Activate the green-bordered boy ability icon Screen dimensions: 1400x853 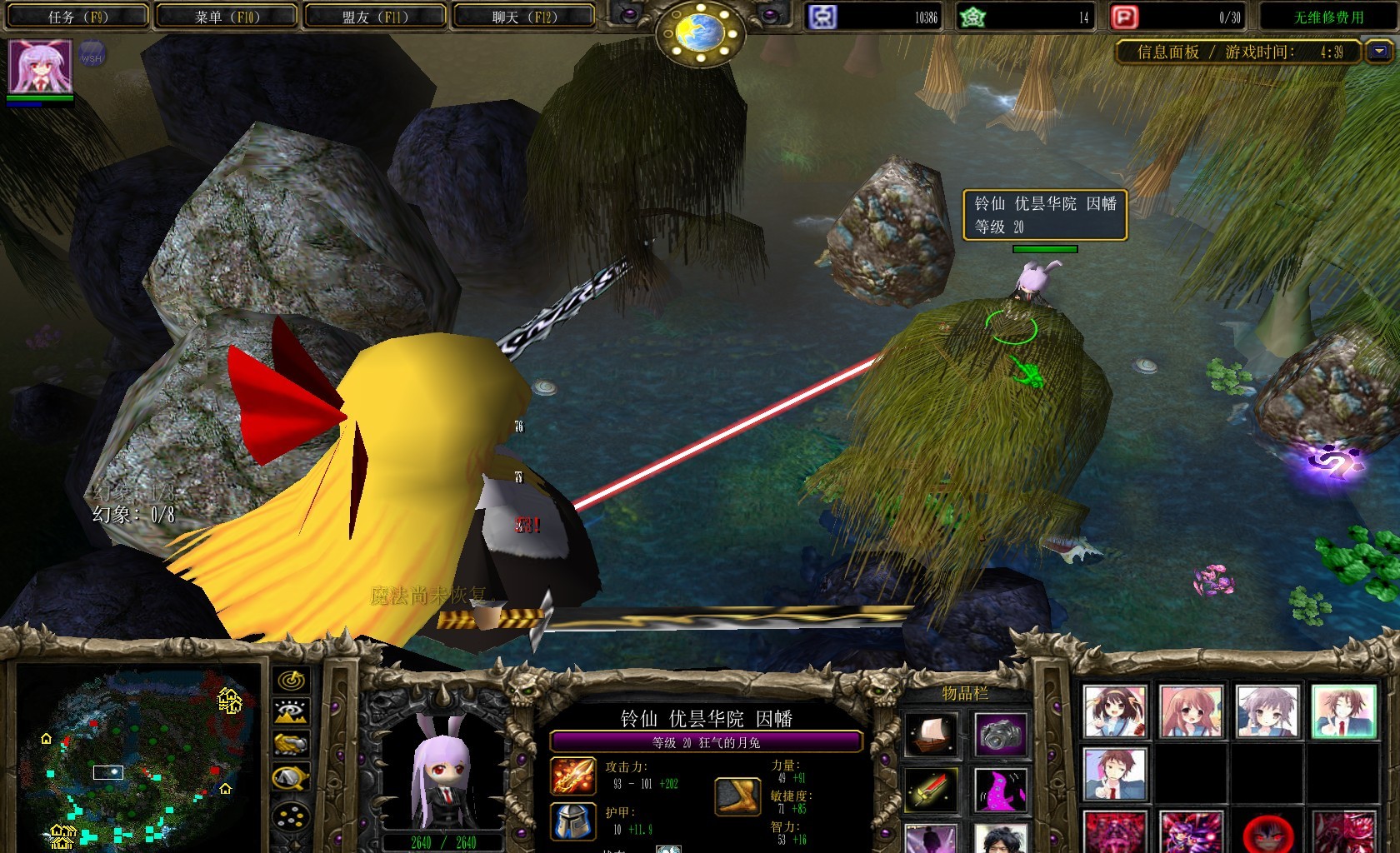point(1343,712)
